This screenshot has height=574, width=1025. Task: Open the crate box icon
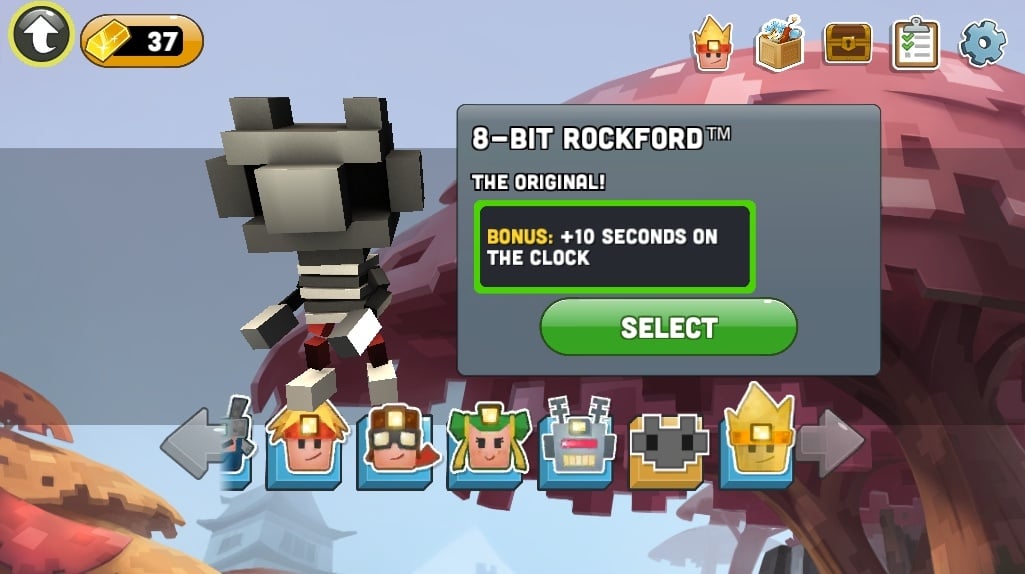click(779, 42)
